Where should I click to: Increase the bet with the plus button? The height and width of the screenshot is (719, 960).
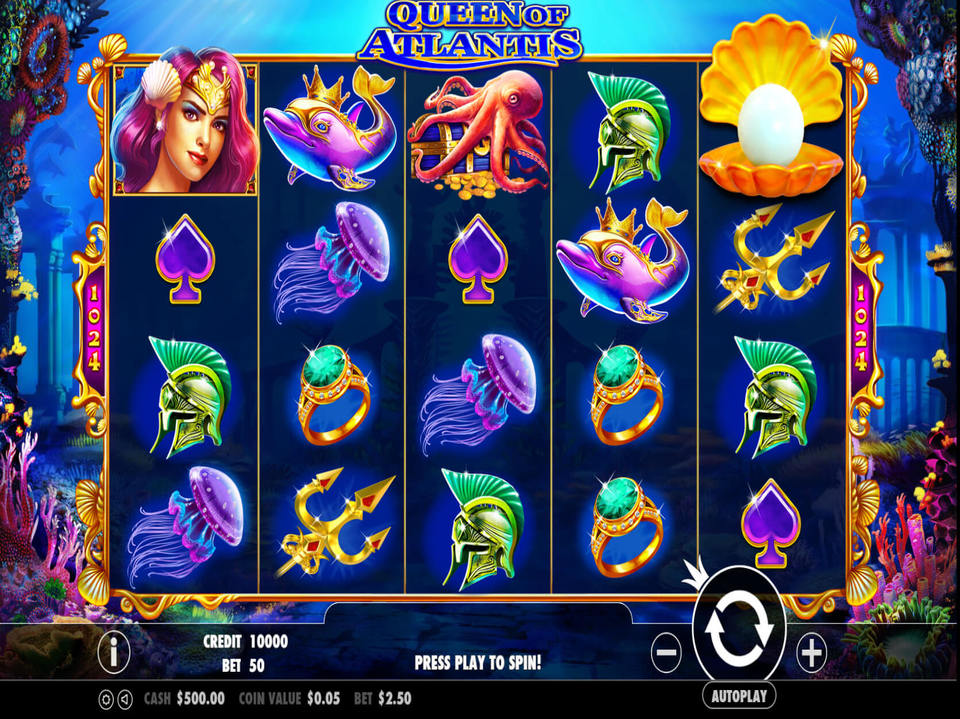click(x=811, y=653)
